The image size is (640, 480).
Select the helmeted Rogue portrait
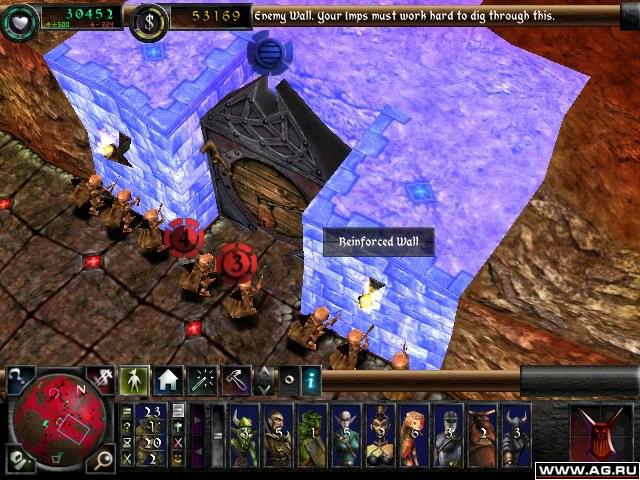447,437
